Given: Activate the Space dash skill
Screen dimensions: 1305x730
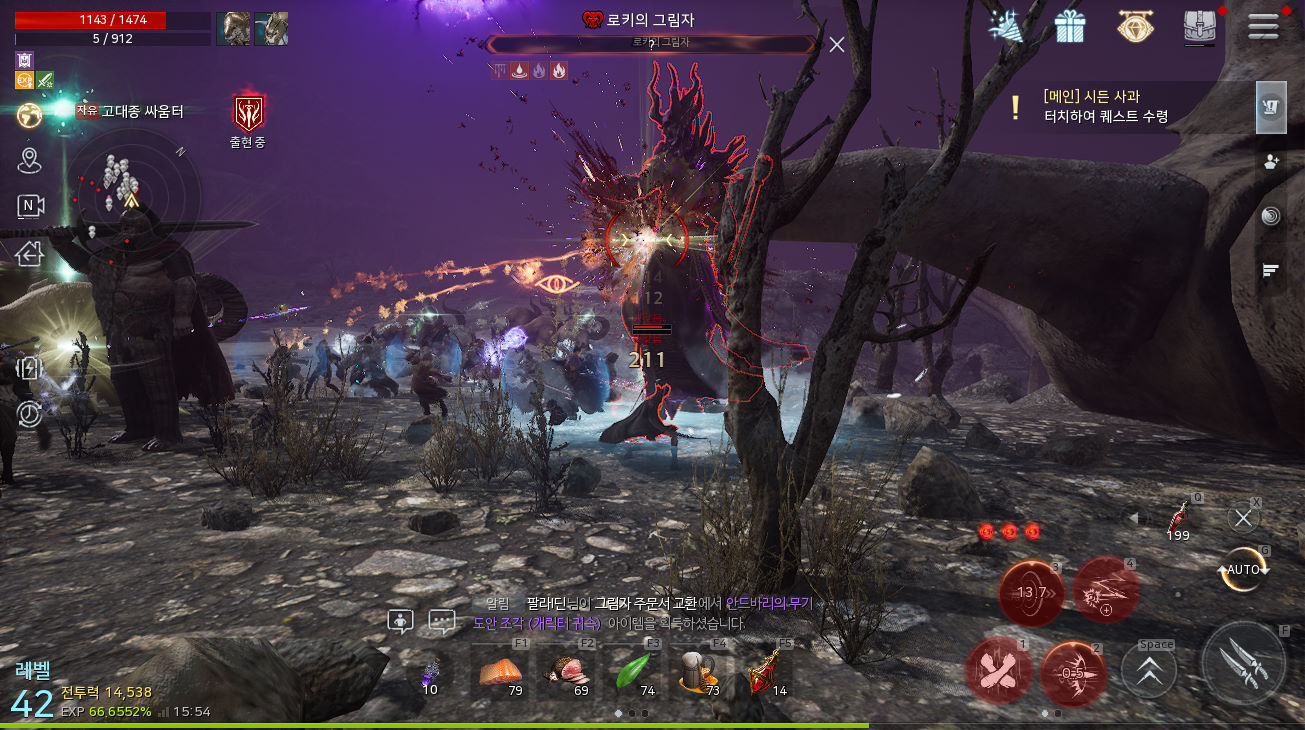Looking at the screenshot, I should click(x=1149, y=670).
